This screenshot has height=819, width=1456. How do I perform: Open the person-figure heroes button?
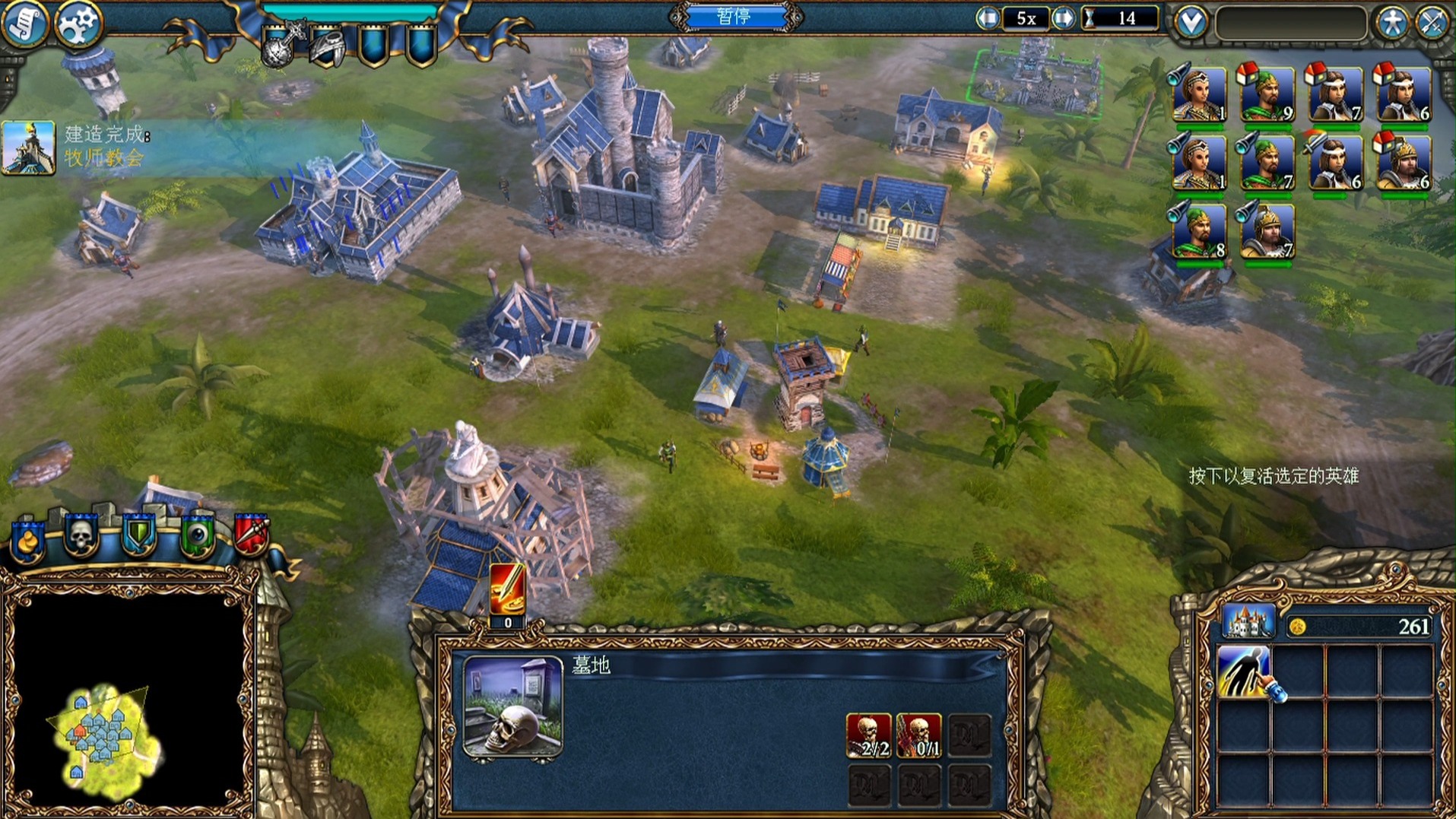(1391, 23)
